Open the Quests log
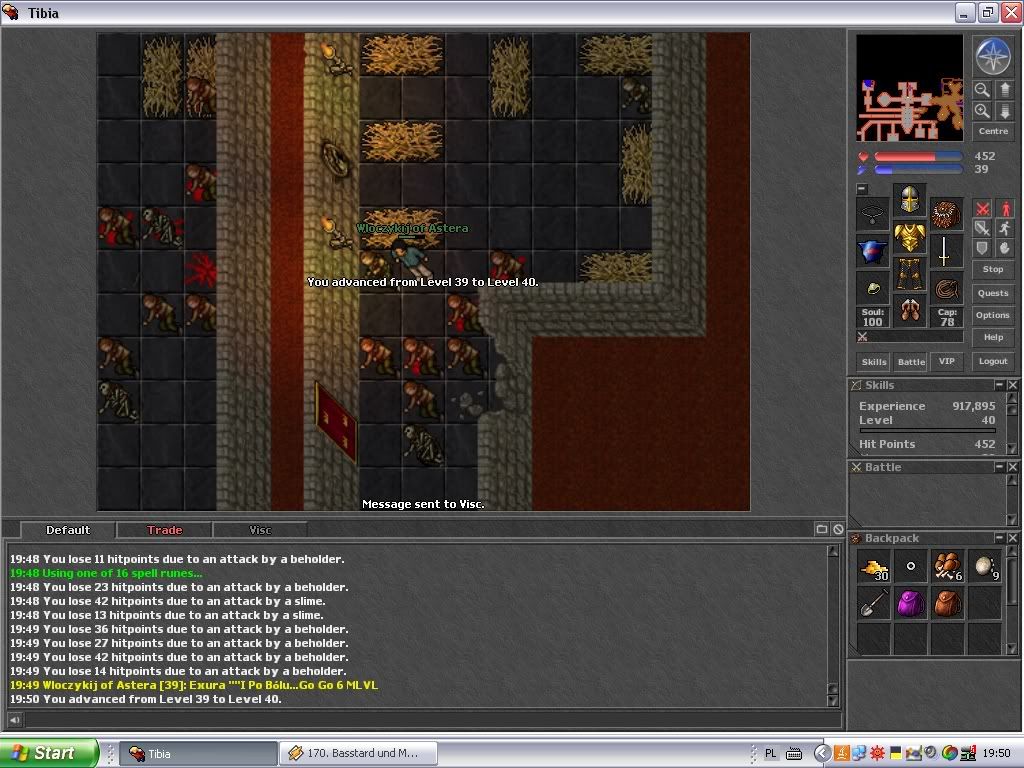This screenshot has width=1024, height=768. point(992,293)
